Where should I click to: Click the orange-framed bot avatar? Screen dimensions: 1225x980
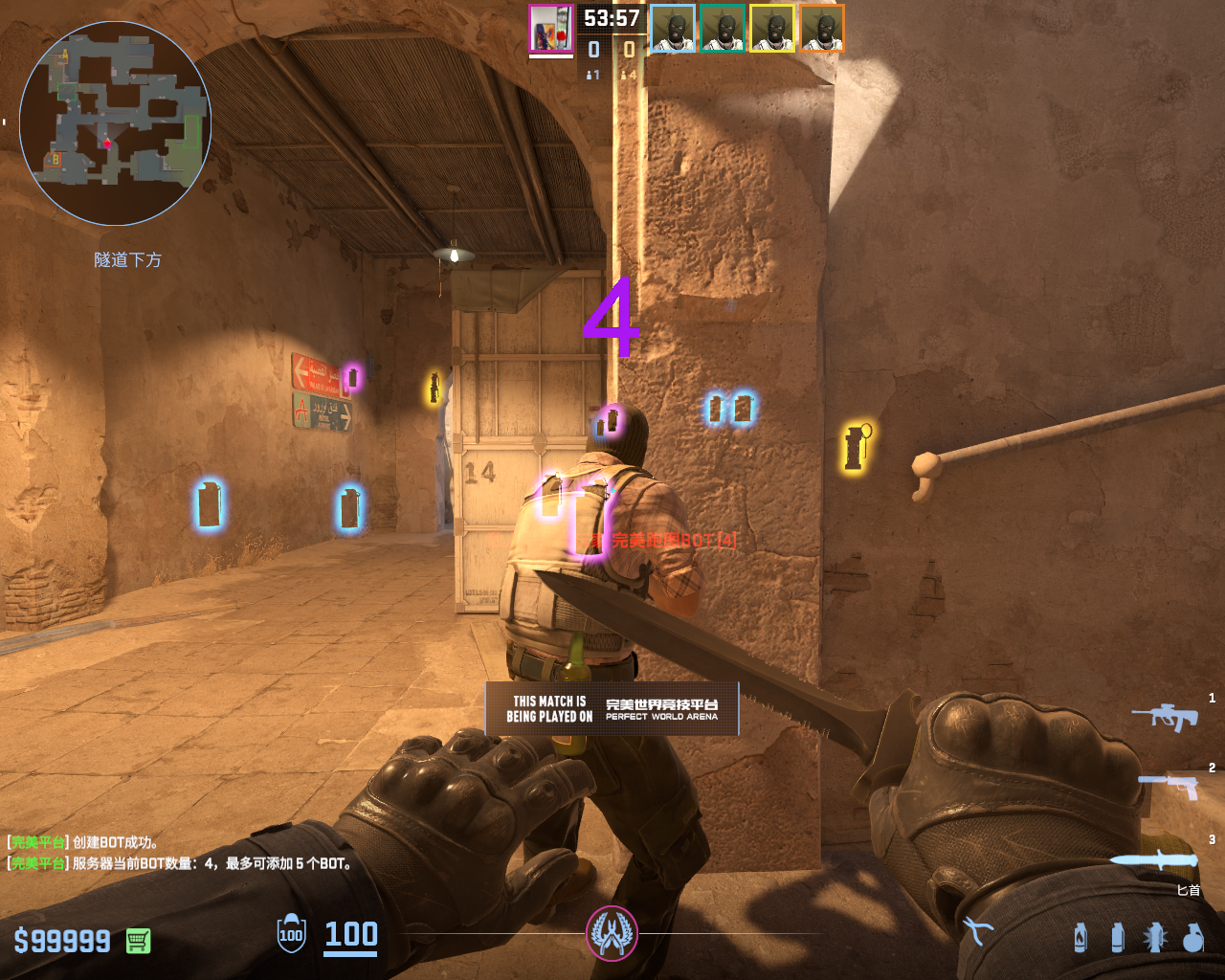click(x=822, y=29)
